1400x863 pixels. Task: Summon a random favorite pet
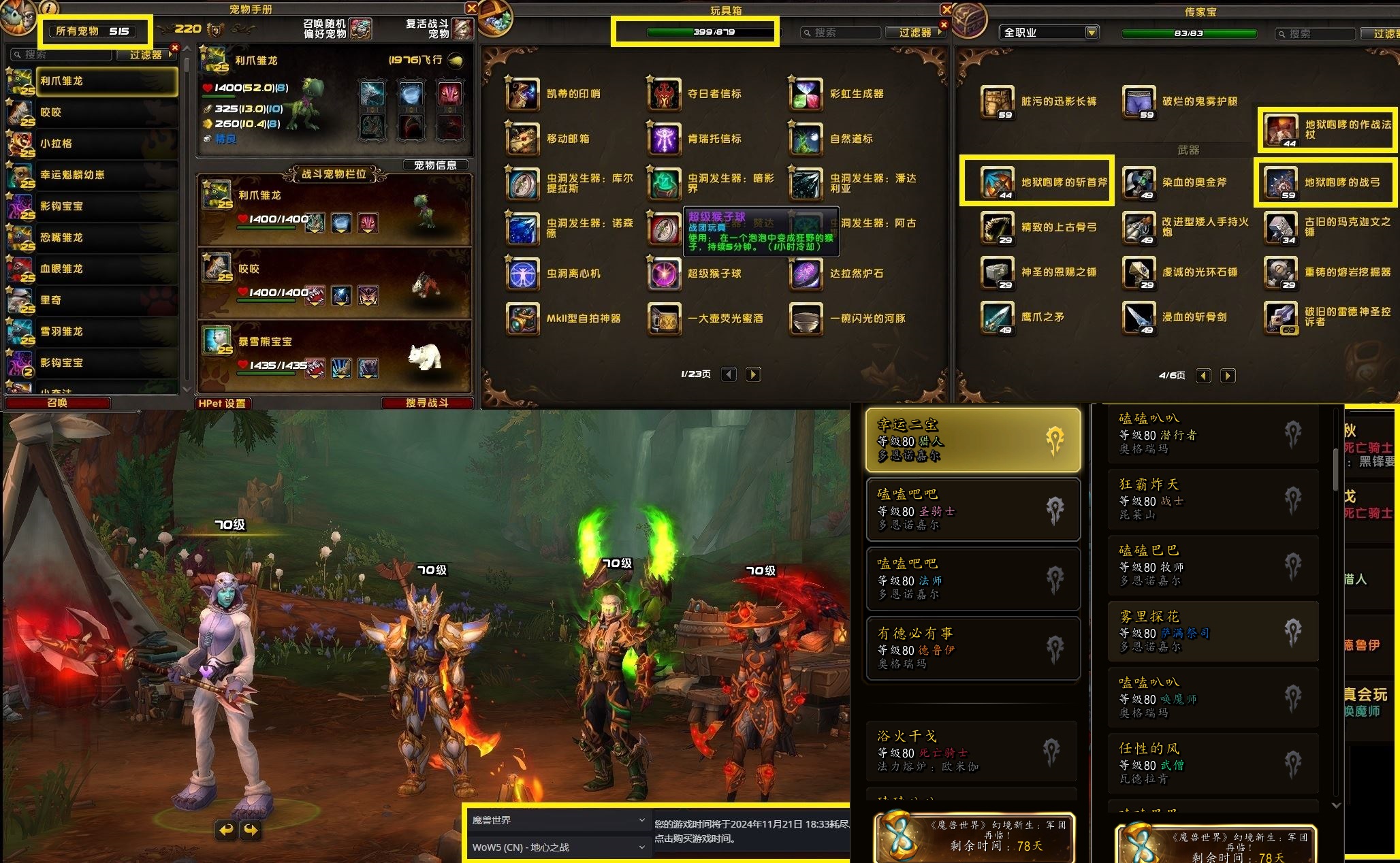point(361,29)
